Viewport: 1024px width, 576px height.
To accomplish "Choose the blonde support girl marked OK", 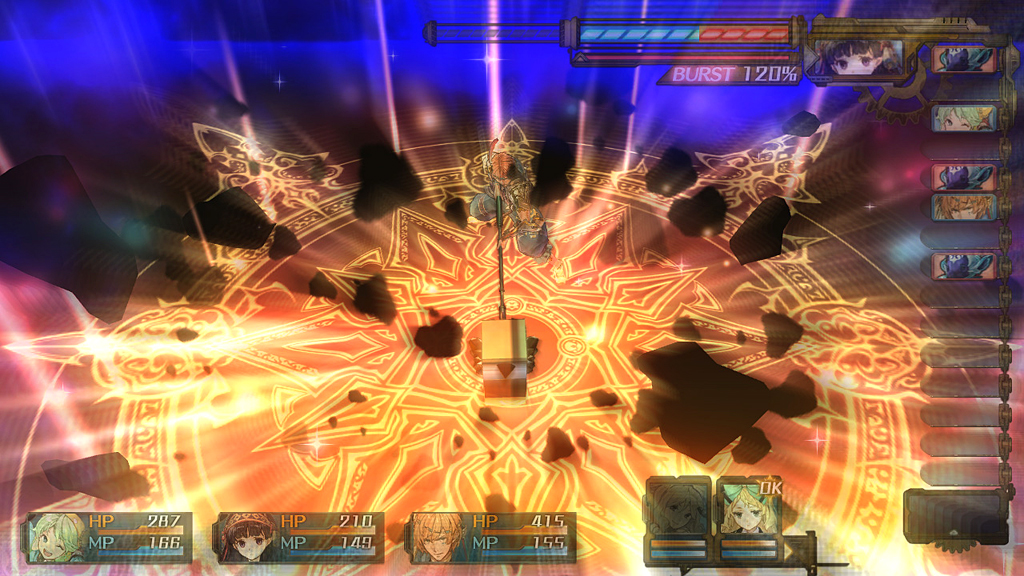I will click(749, 508).
